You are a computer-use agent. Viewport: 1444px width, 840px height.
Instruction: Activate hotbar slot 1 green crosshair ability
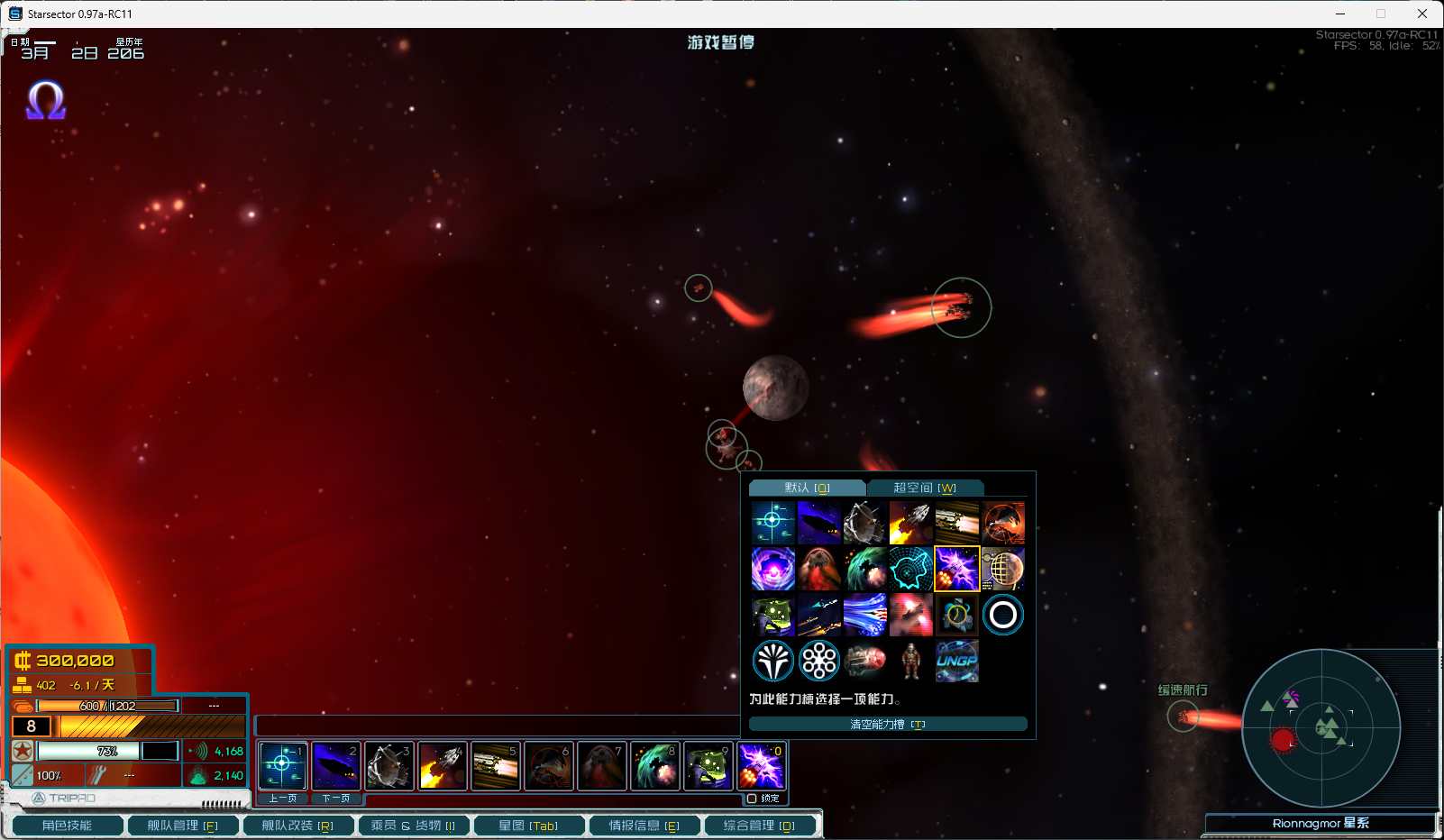click(283, 766)
